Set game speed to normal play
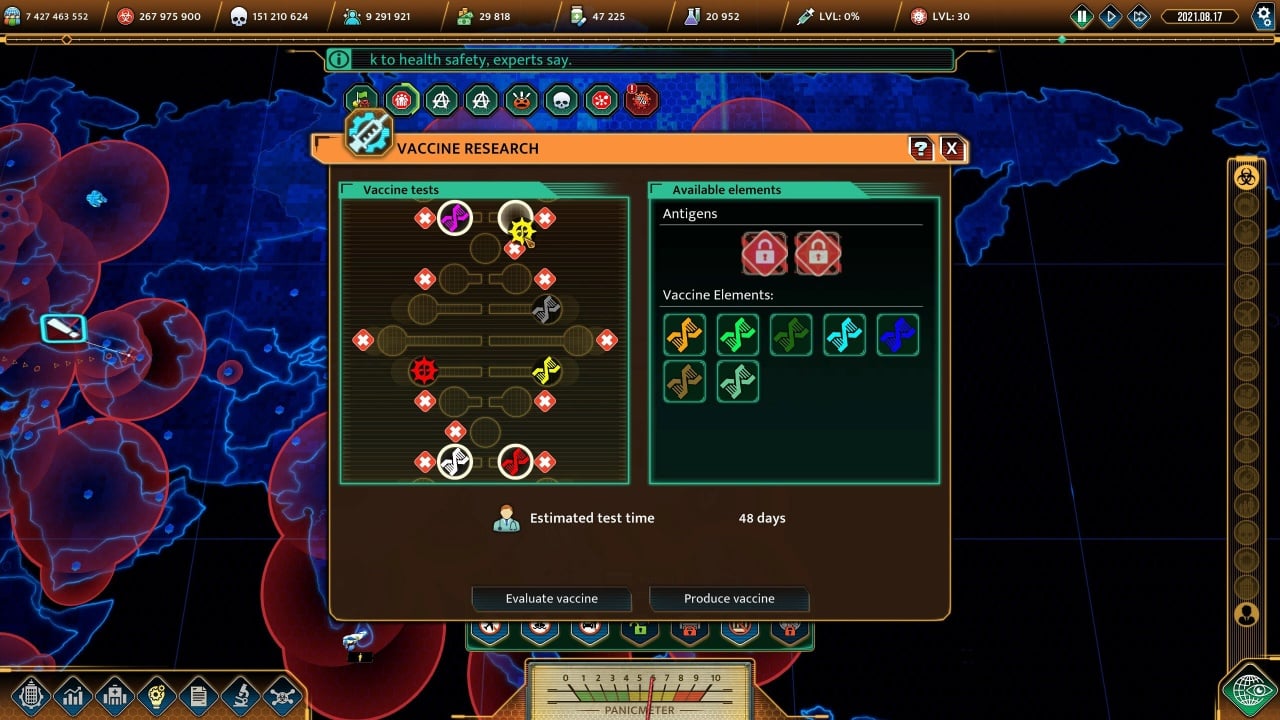The height and width of the screenshot is (720, 1280). click(x=1110, y=16)
